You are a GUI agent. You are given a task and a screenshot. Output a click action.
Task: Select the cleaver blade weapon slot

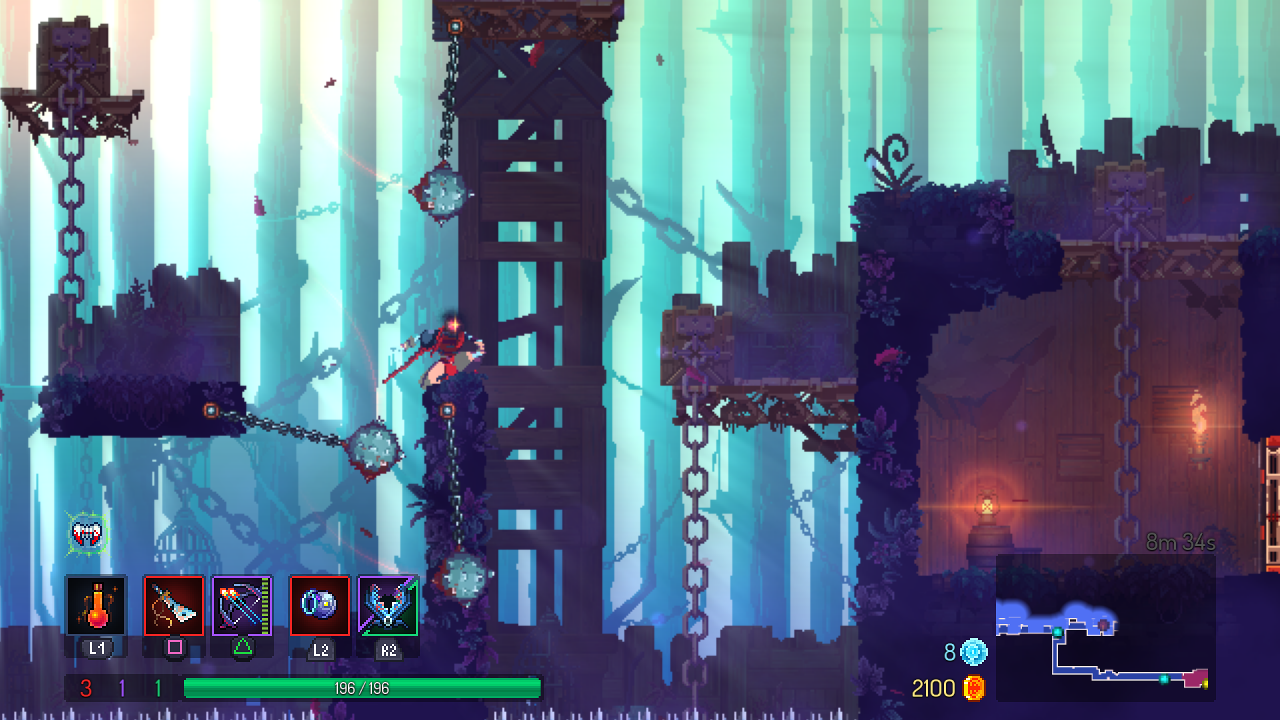click(x=174, y=605)
